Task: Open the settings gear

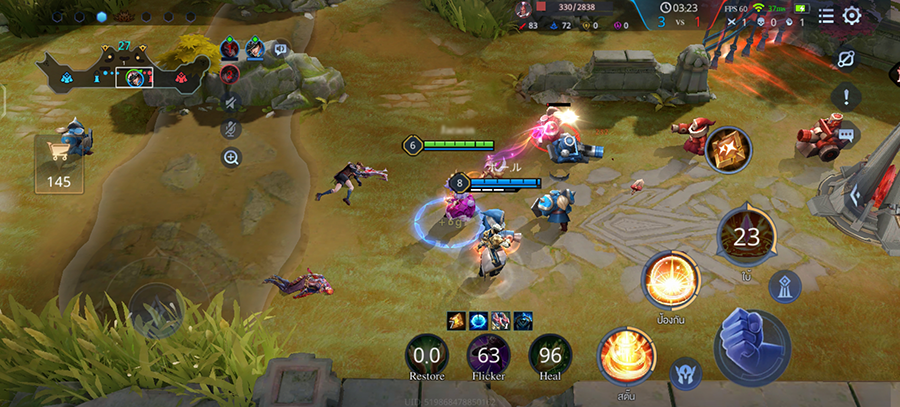Action: coord(852,16)
